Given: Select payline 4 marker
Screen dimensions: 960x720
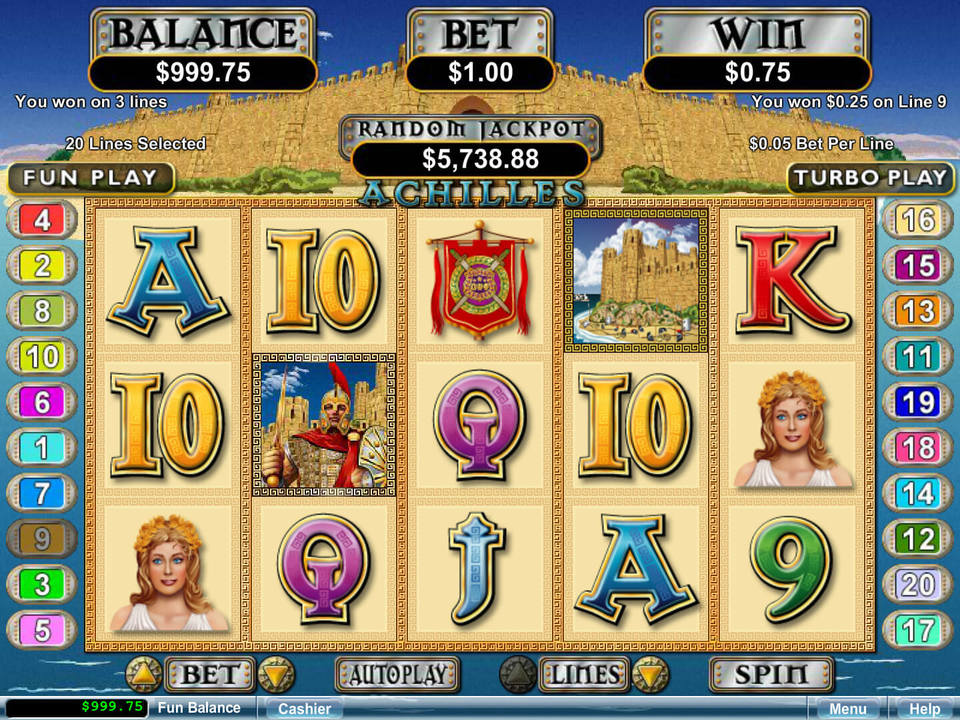Looking at the screenshot, I should pyautogui.click(x=42, y=219).
